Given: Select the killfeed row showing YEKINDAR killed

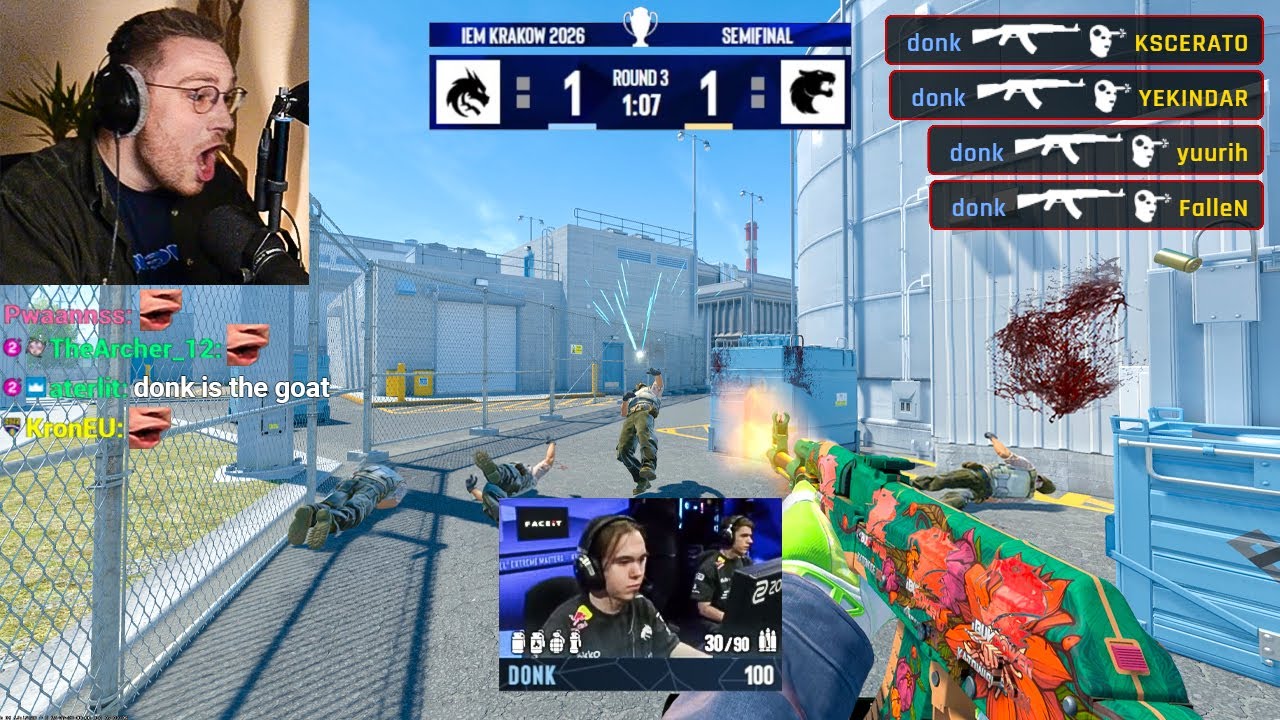Looking at the screenshot, I should click(1075, 96).
